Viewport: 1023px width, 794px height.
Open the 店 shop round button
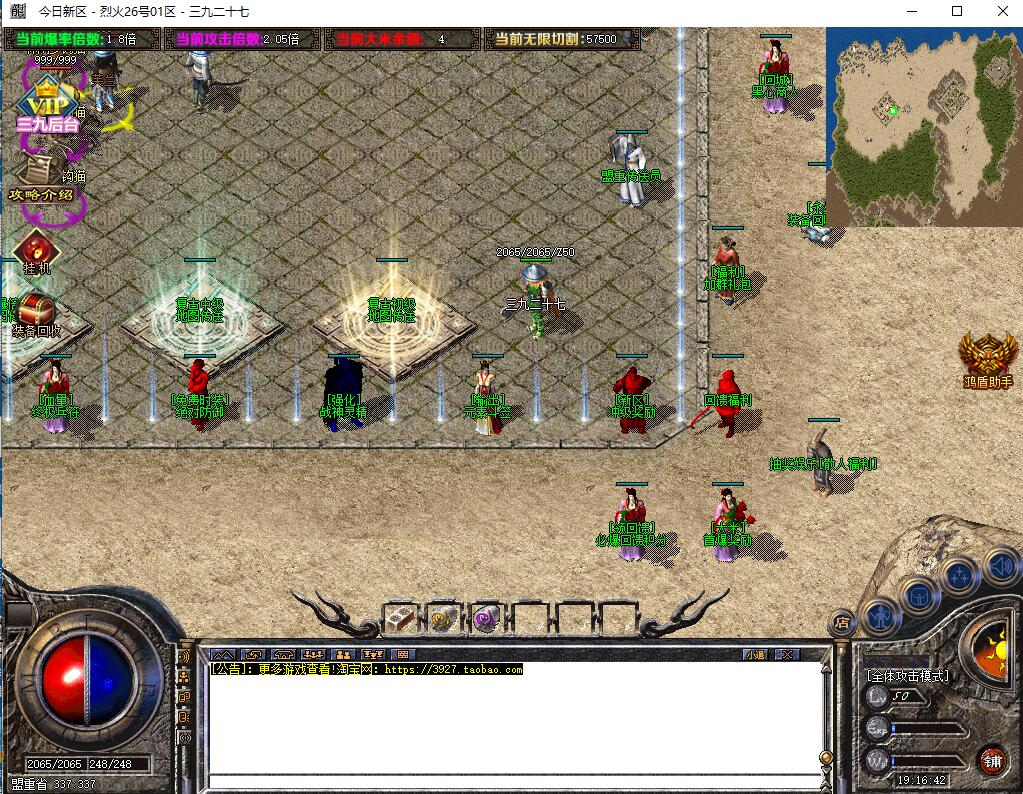pyautogui.click(x=842, y=623)
